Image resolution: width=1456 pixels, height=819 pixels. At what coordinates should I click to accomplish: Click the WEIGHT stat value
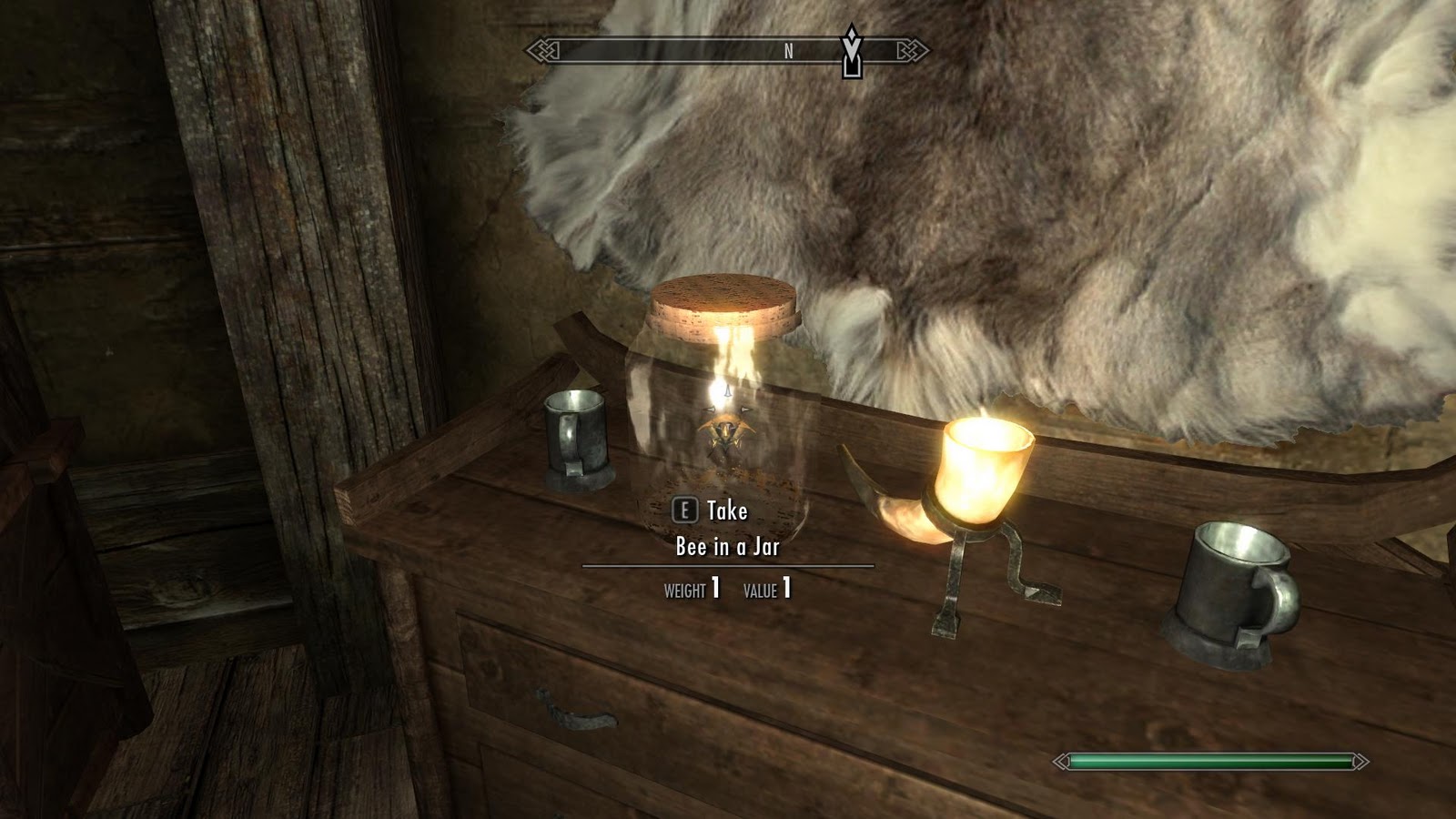tap(715, 587)
